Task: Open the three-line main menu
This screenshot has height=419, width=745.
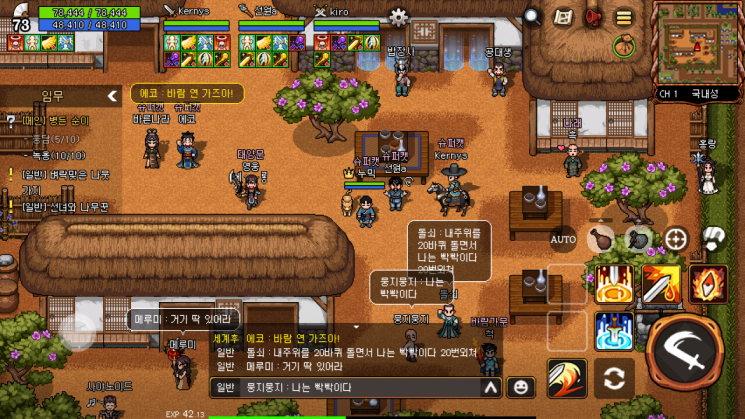Action: tap(624, 16)
